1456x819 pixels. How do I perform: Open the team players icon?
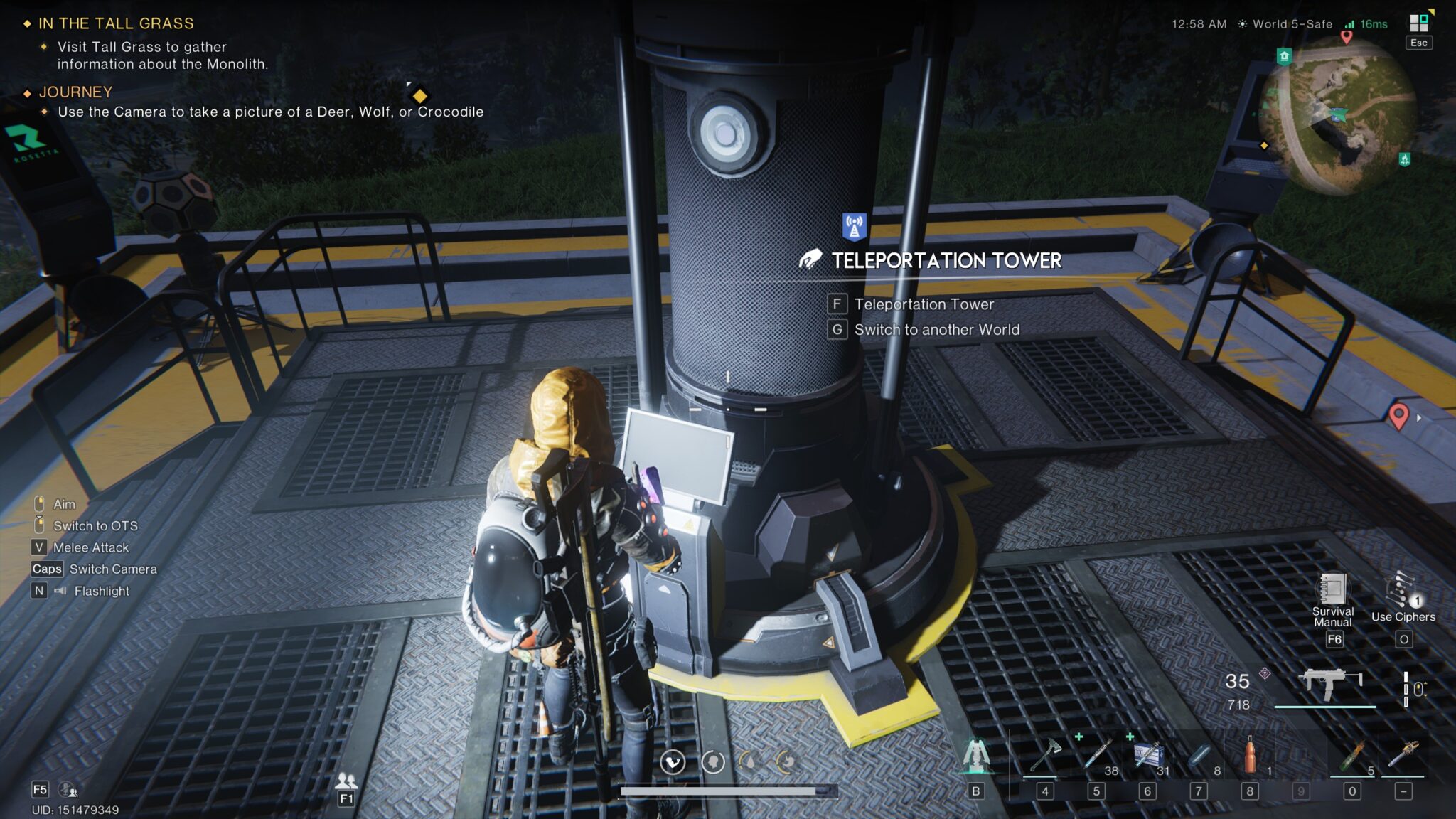[x=346, y=781]
